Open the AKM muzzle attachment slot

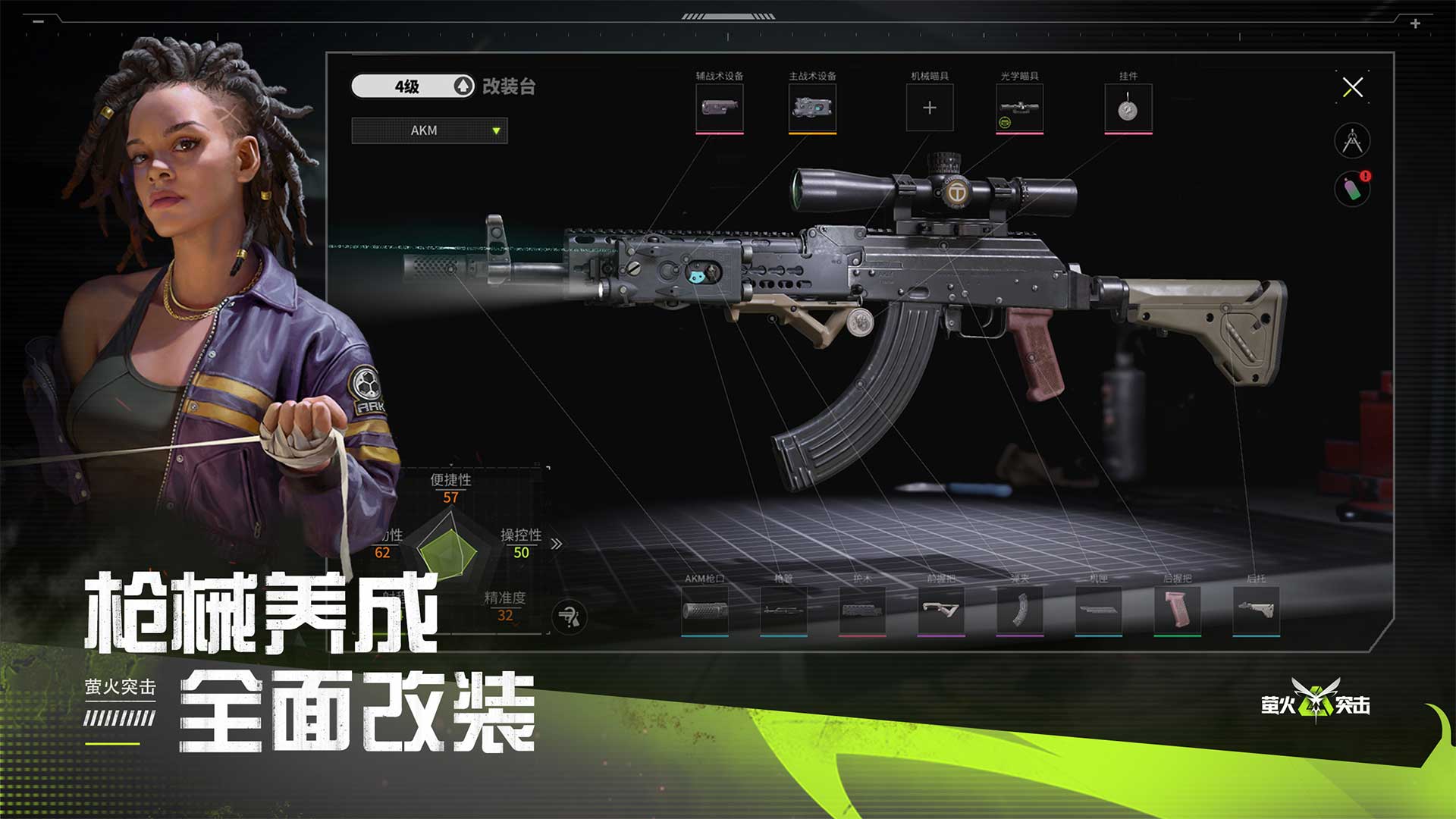click(x=706, y=610)
